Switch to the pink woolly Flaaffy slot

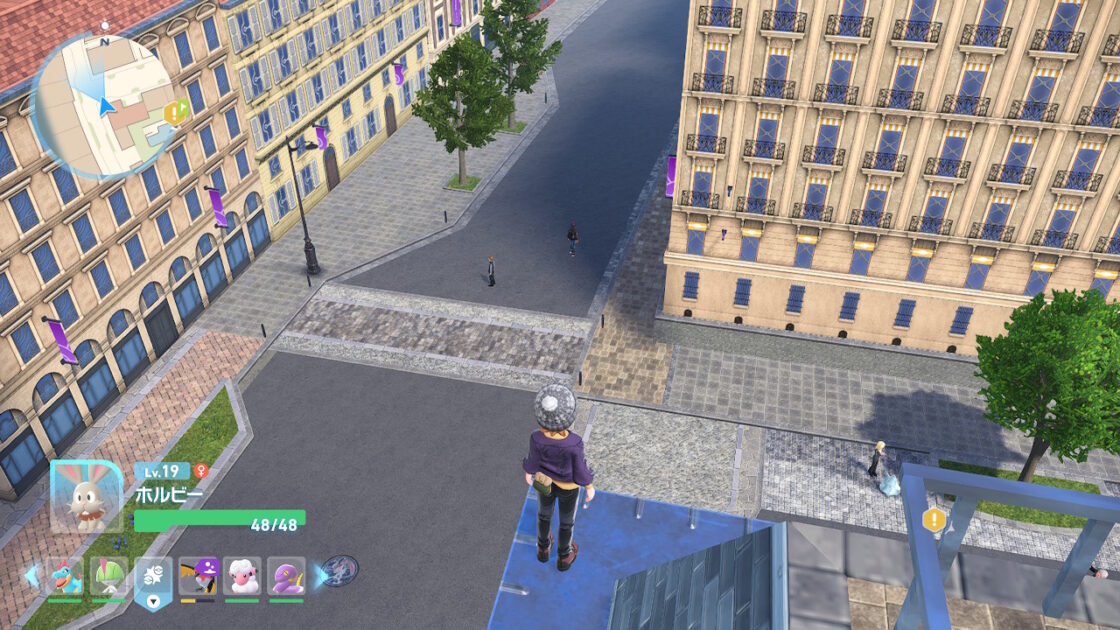242,576
